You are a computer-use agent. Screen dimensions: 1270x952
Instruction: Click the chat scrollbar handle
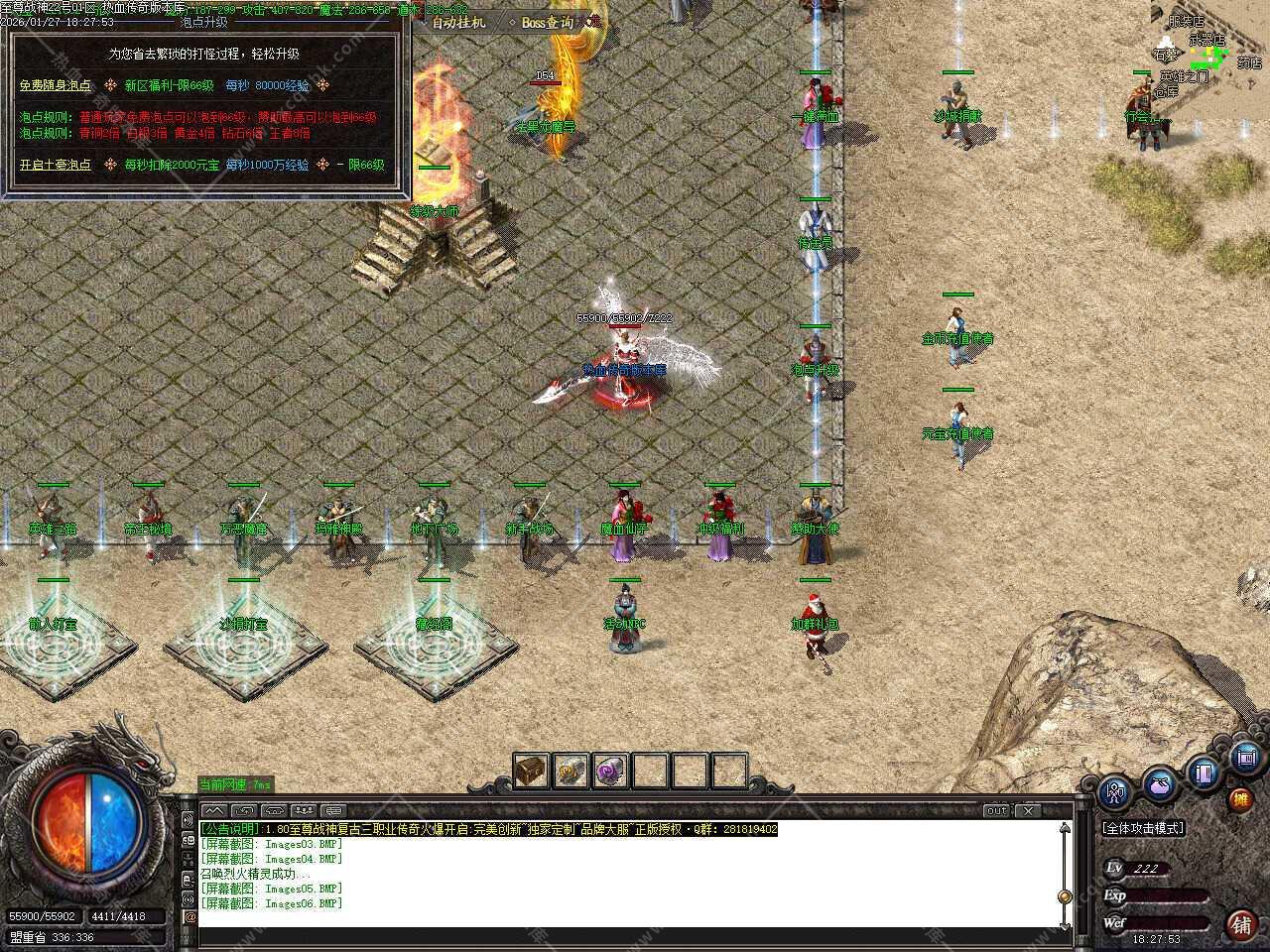[x=1065, y=895]
